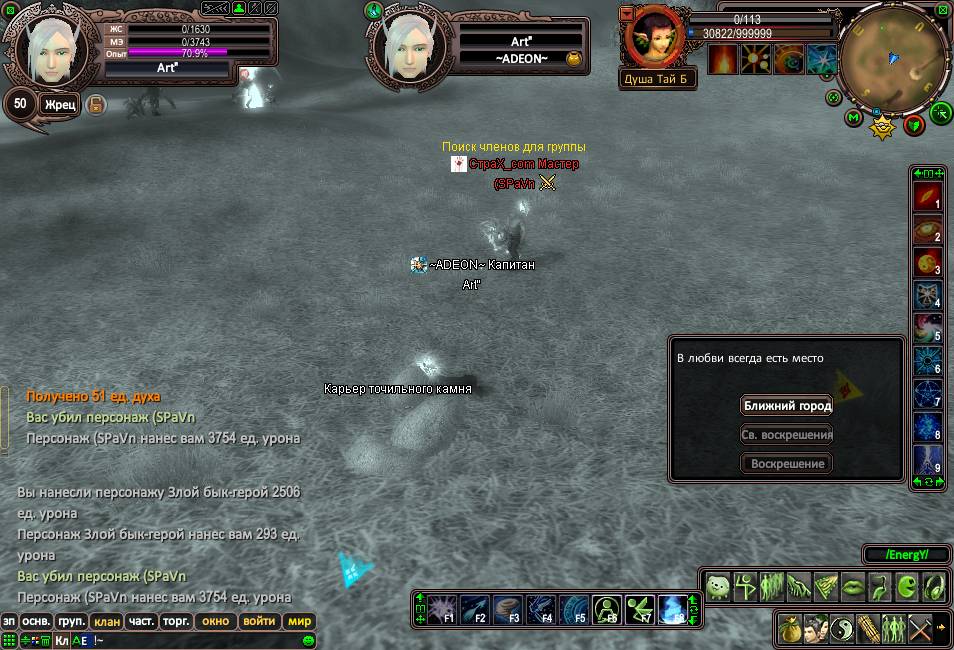Select the Св. воскрешения option
The image size is (954, 650).
pos(787,435)
